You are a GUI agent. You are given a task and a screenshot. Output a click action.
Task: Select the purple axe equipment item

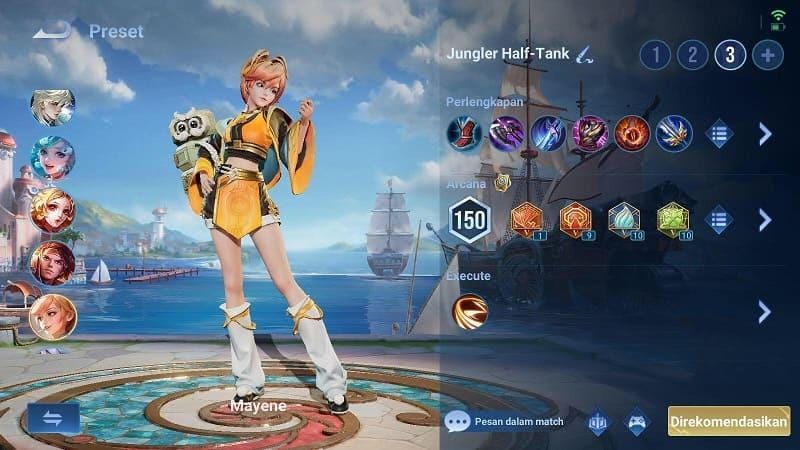tap(507, 133)
